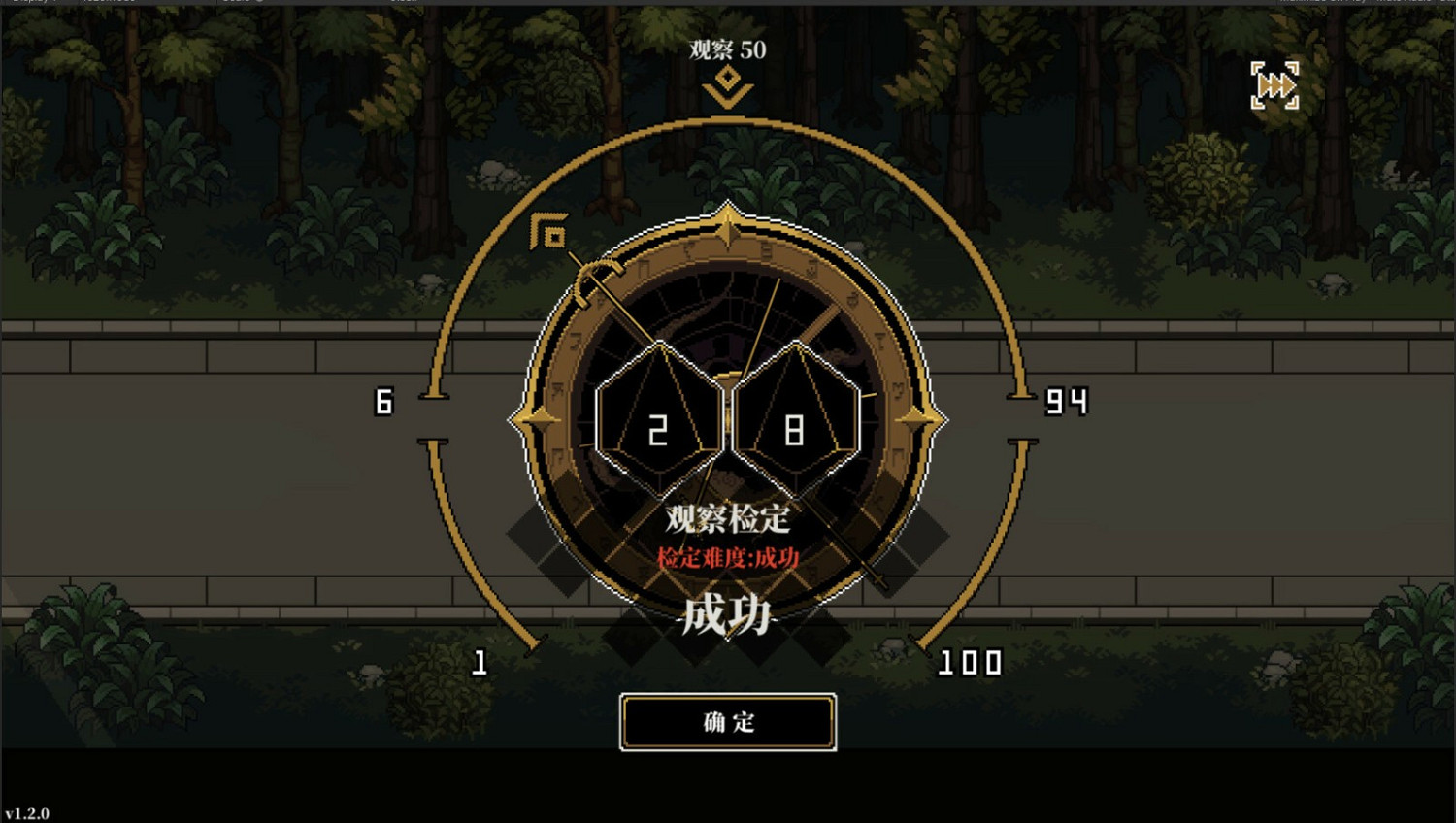Click the golden arrow marker under 观察 50
Image resolution: width=1456 pixels, height=823 pixels.
point(726,86)
